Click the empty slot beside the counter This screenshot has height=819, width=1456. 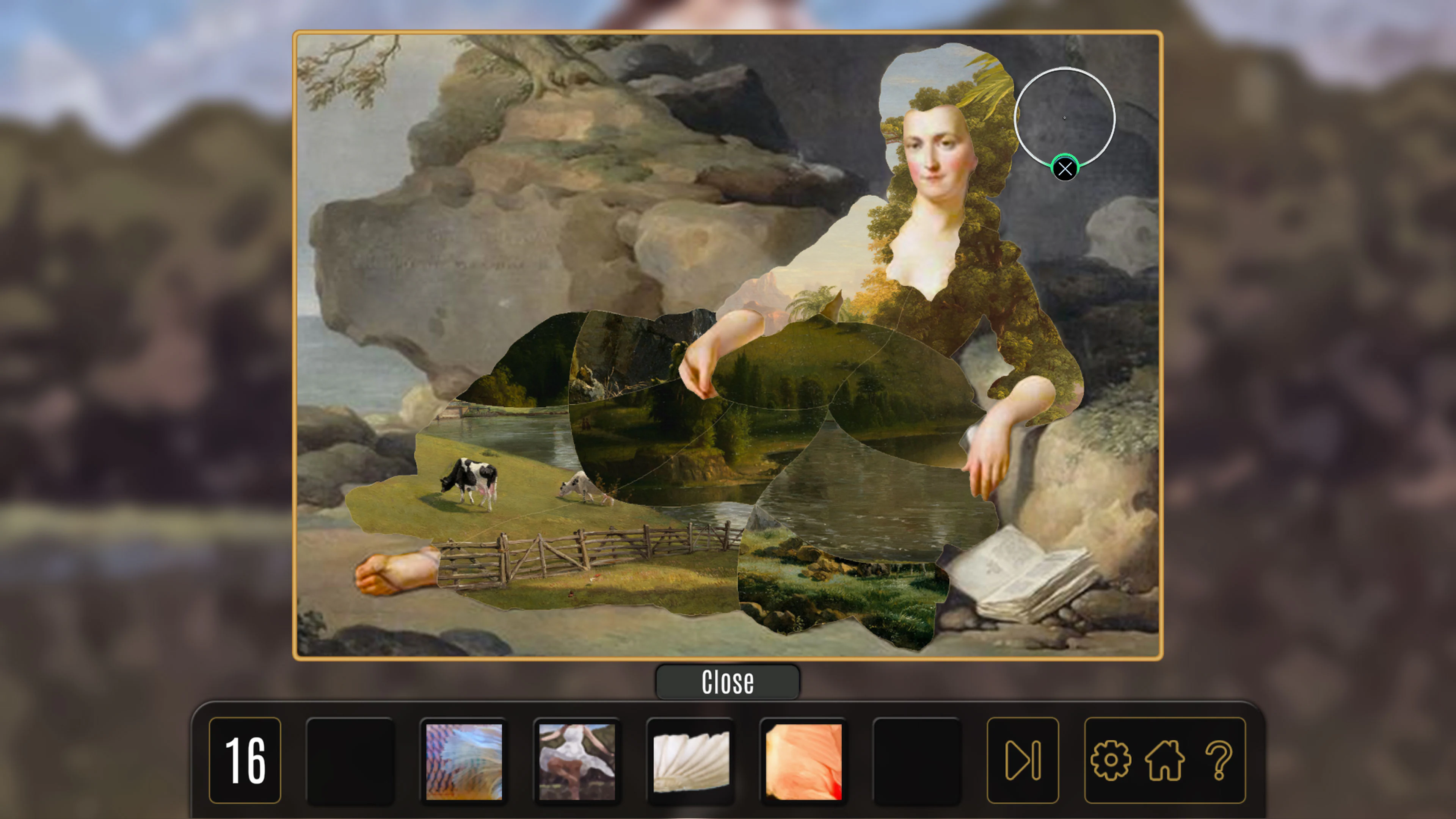(x=350, y=760)
